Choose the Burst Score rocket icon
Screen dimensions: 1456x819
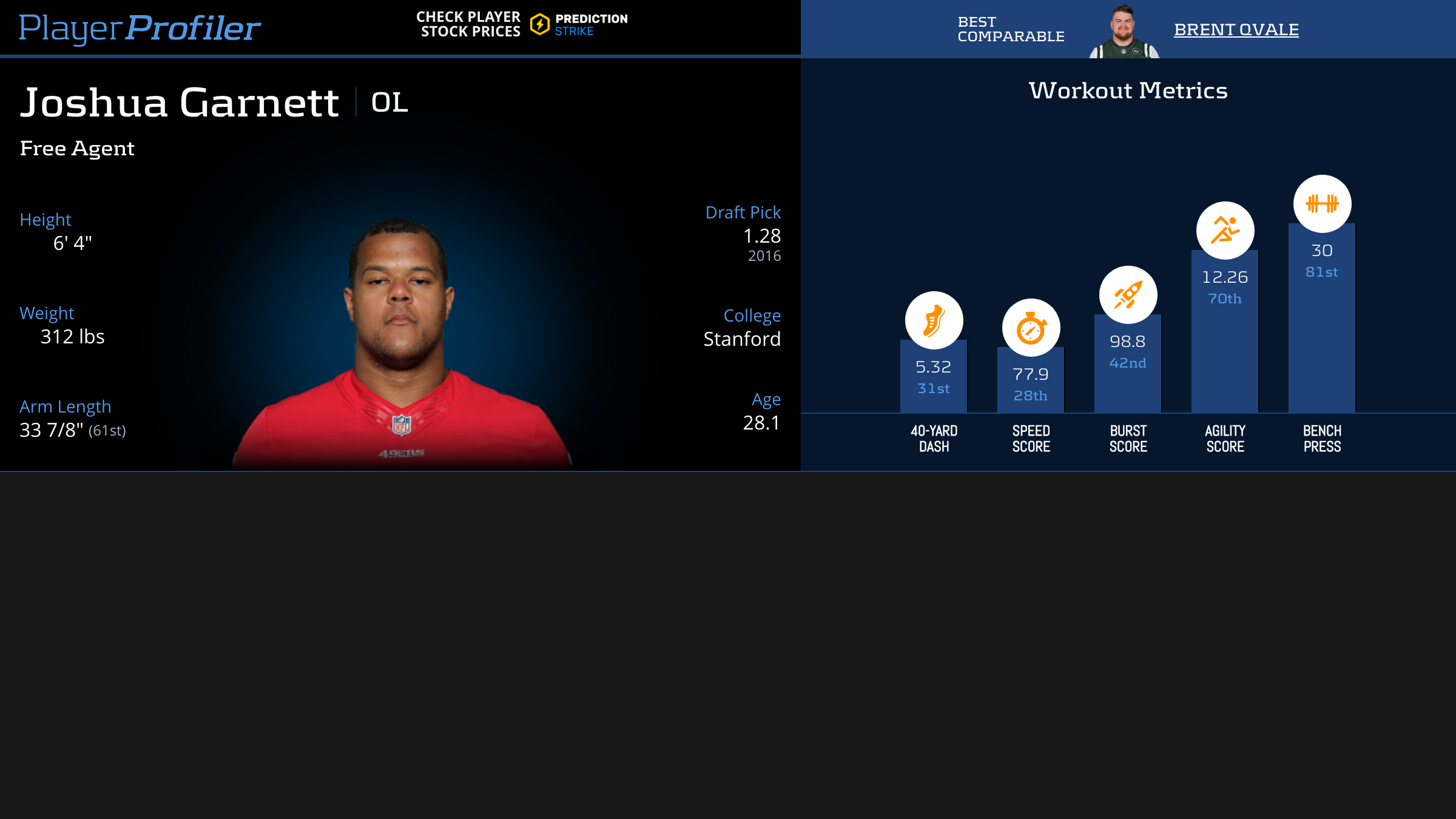click(1128, 295)
